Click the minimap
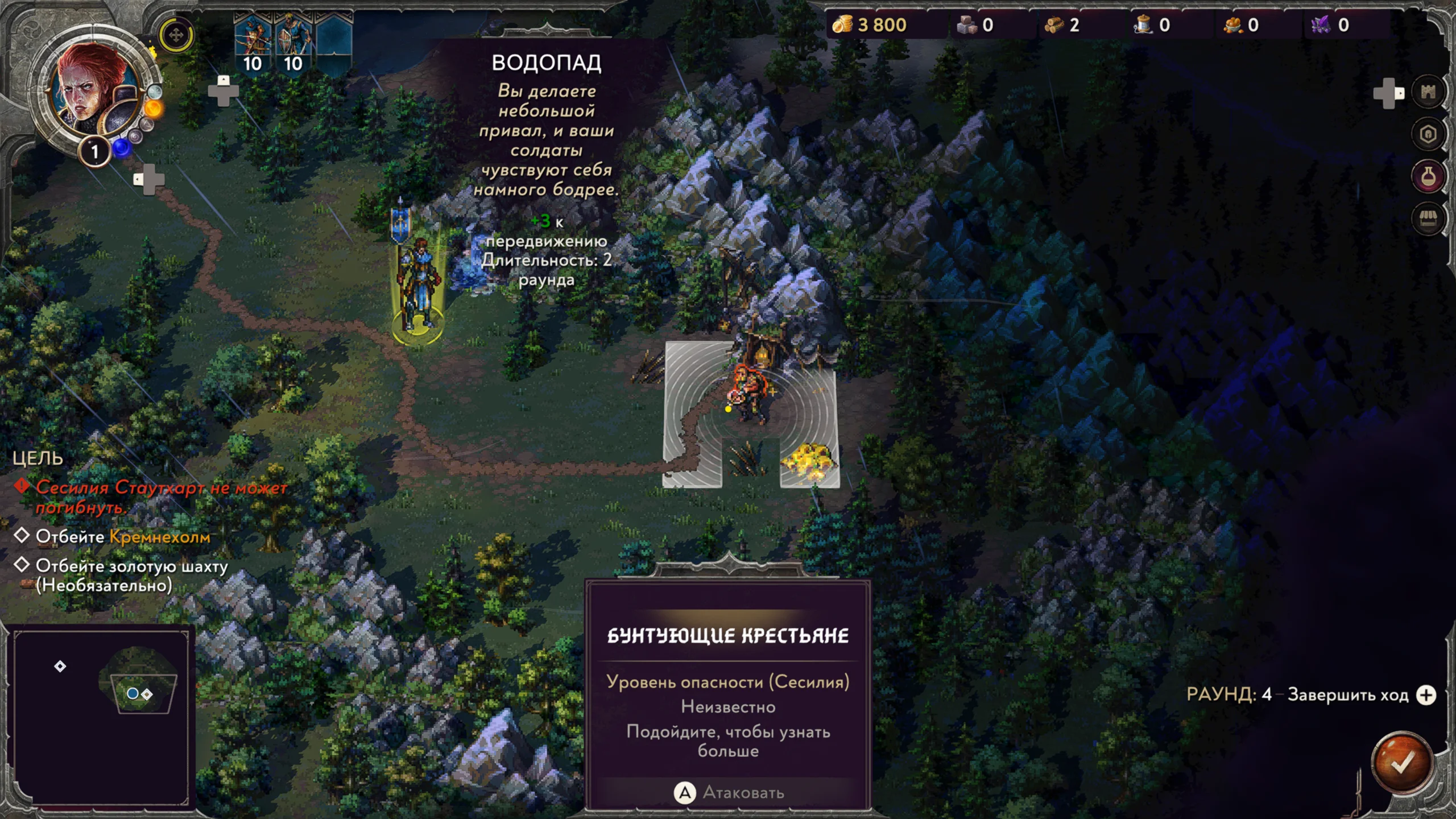1456x819 pixels. point(101,715)
